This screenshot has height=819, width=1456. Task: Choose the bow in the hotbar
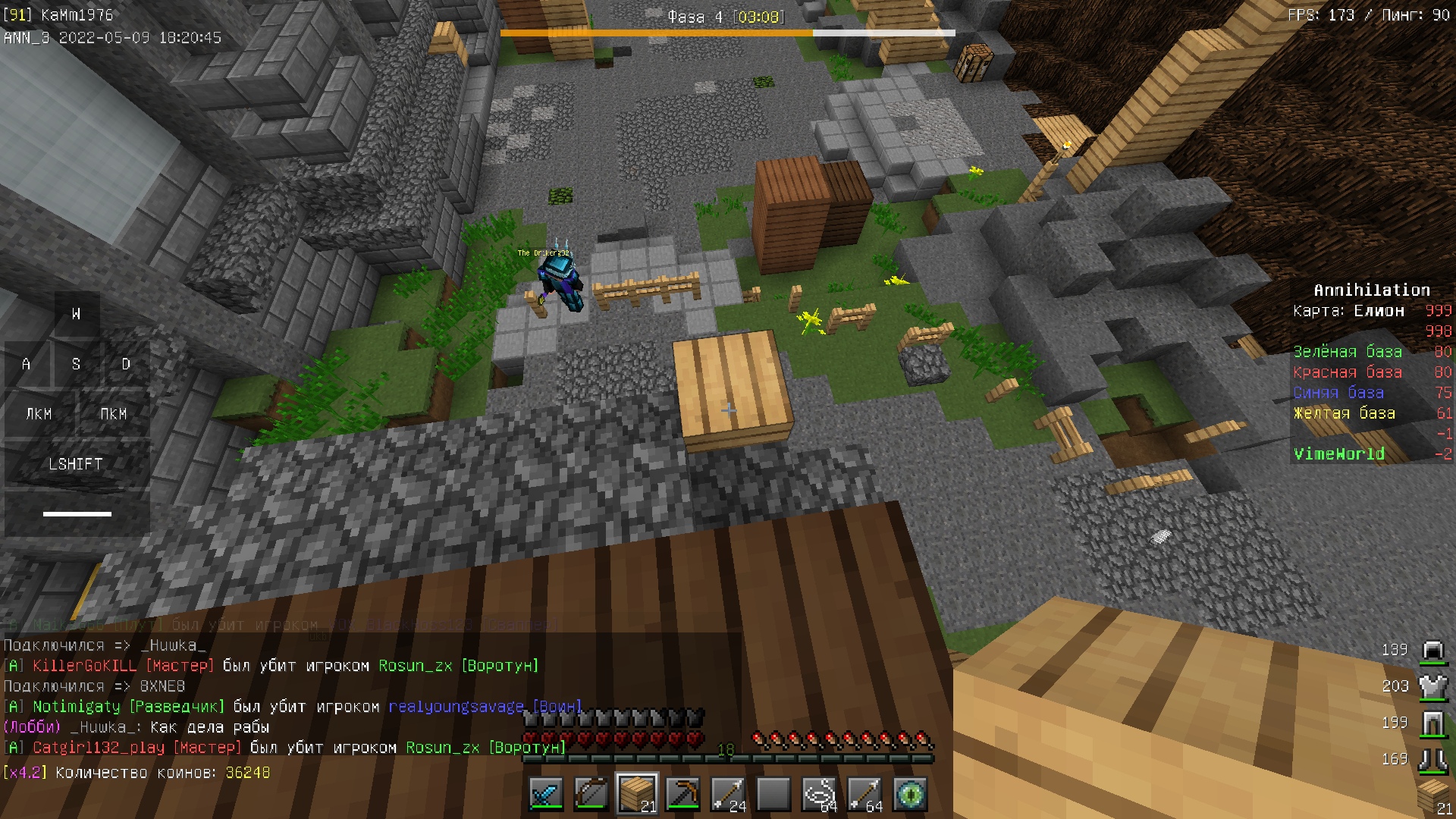591,795
